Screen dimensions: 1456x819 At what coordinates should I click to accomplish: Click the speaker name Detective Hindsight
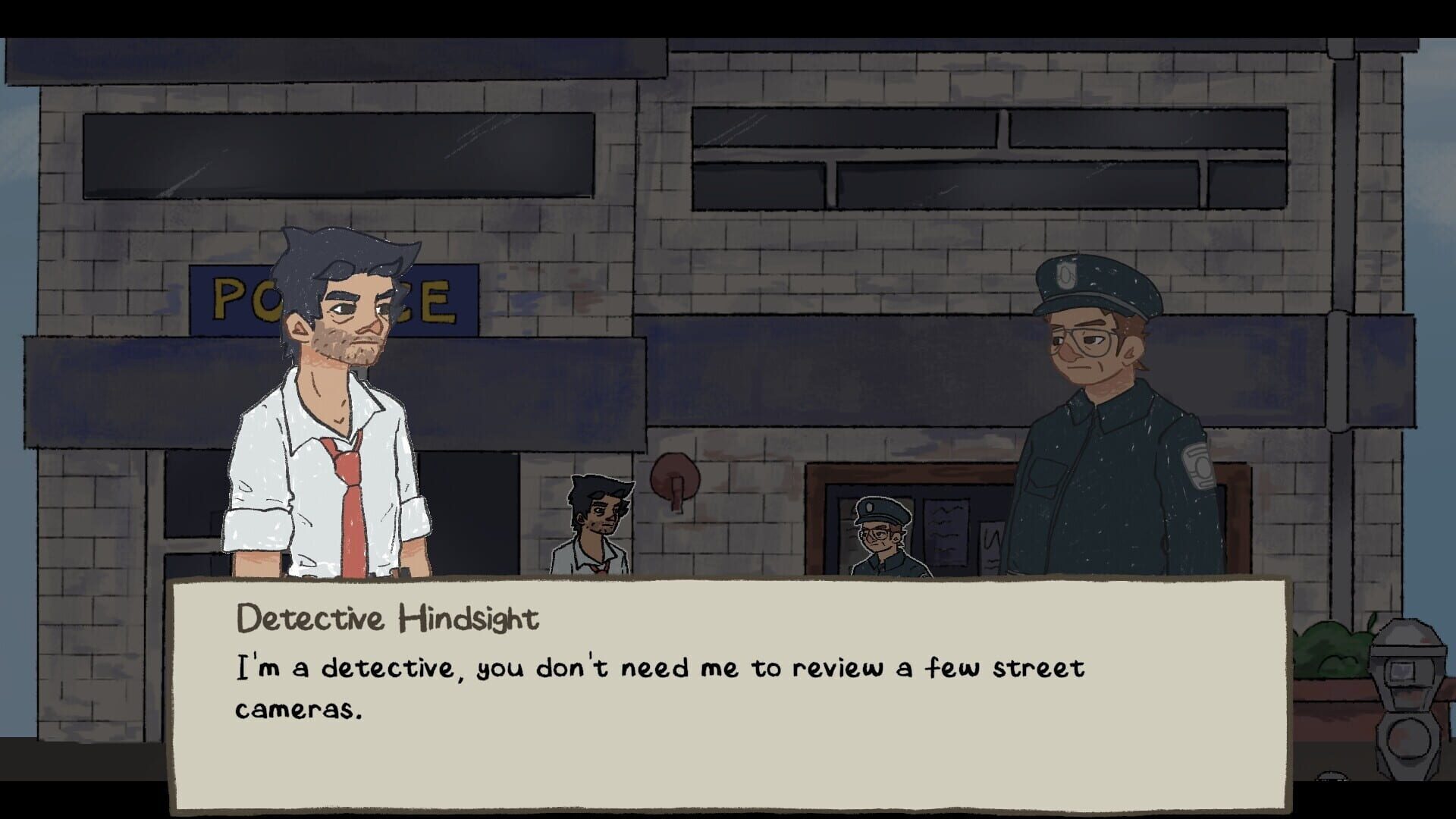click(387, 618)
